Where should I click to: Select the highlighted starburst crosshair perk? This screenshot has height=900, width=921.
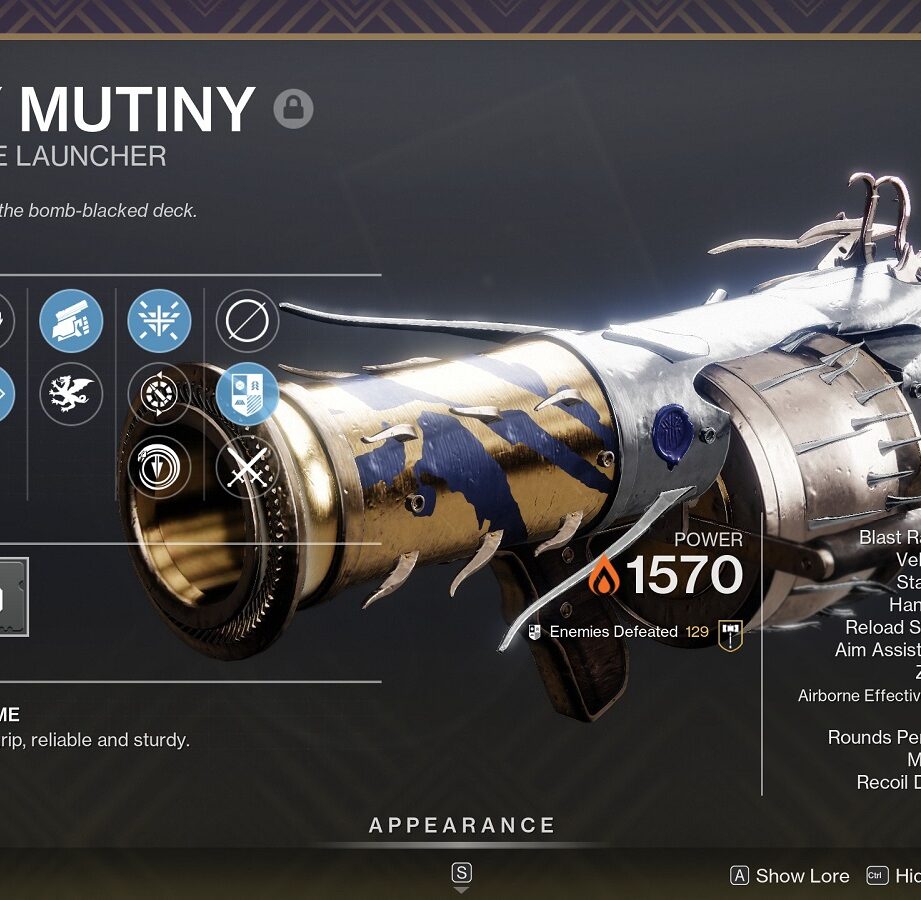159,322
